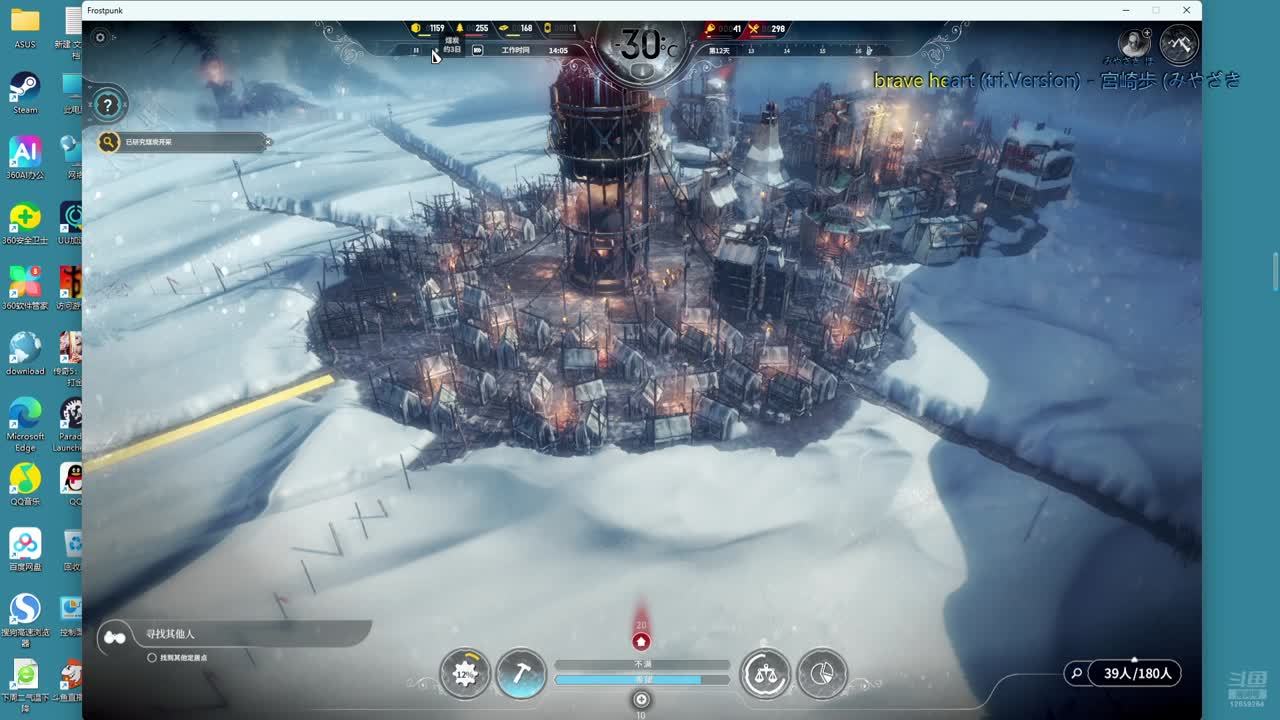Open the character portrait panel
Screen dimensions: 1280x720
tap(1135, 43)
